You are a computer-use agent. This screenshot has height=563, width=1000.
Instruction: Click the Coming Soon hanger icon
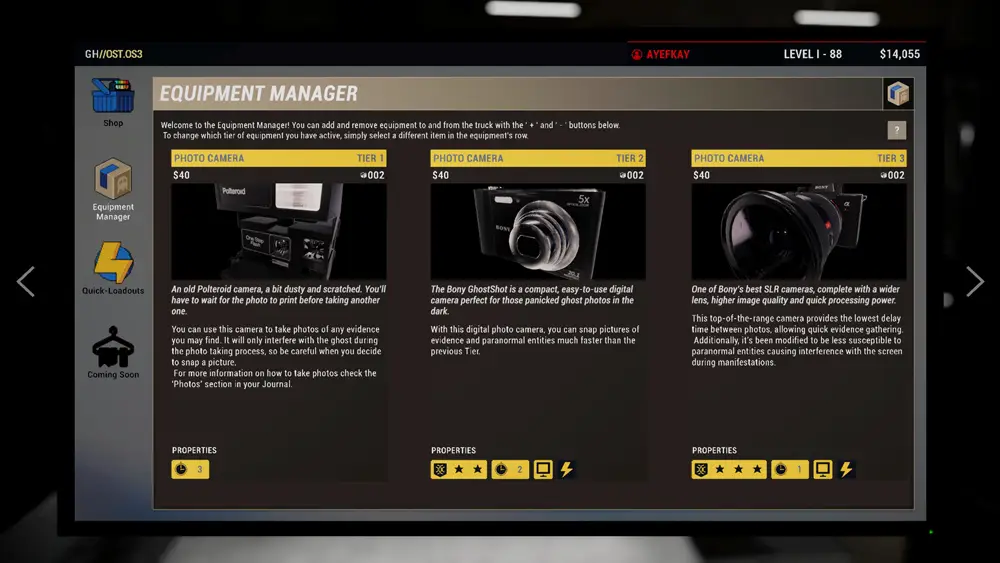pyautogui.click(x=113, y=348)
